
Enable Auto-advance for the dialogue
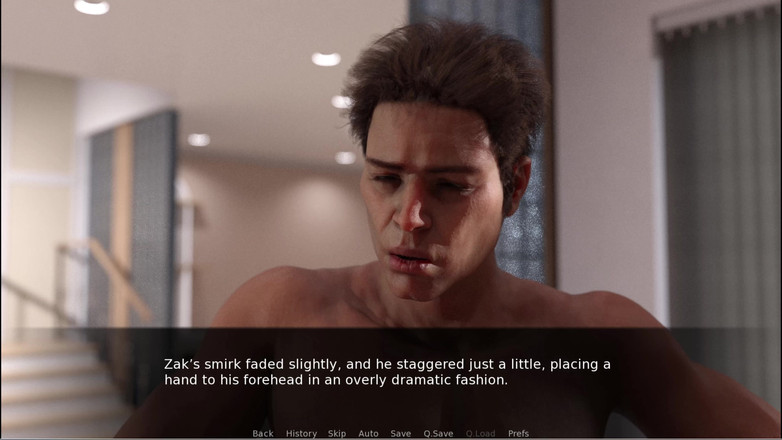click(x=368, y=433)
